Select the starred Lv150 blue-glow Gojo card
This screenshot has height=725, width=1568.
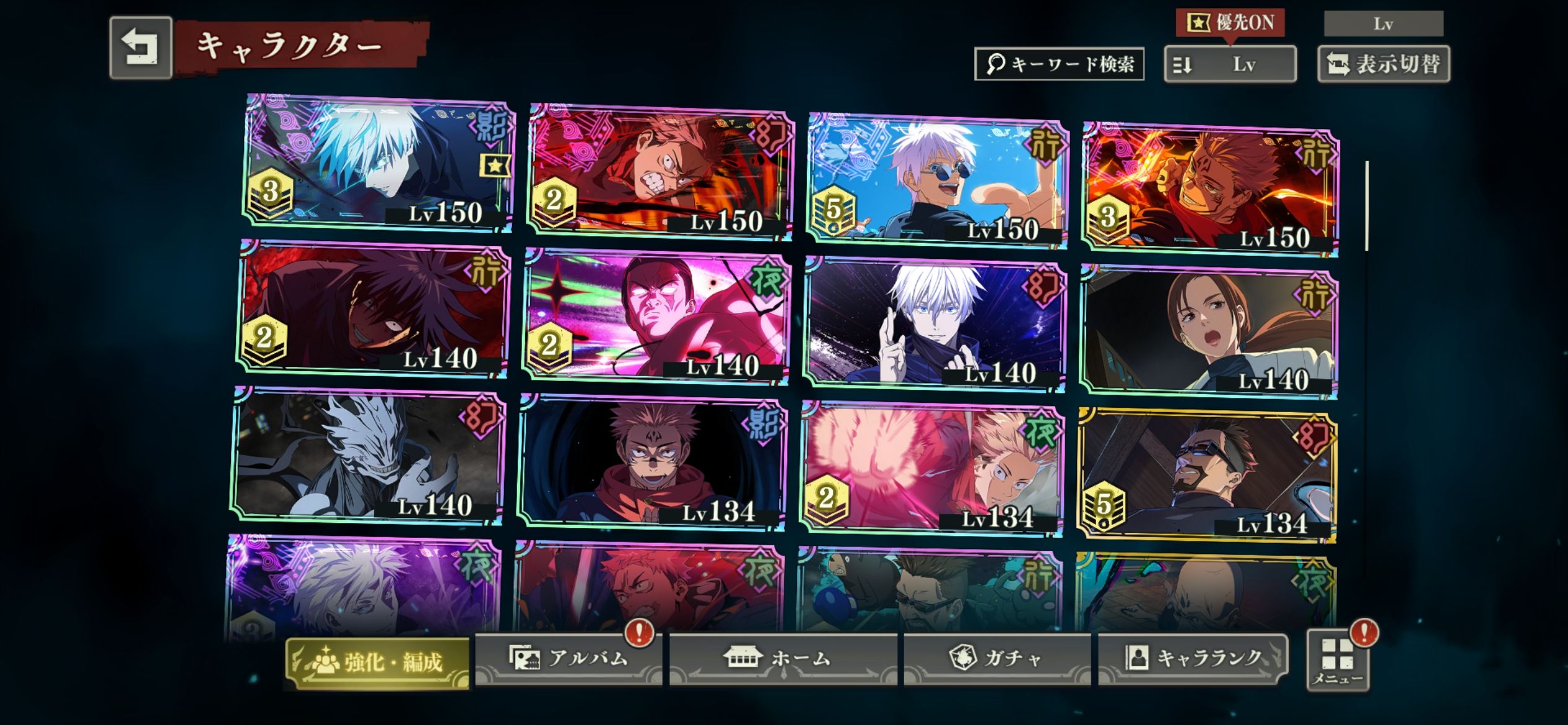click(378, 164)
